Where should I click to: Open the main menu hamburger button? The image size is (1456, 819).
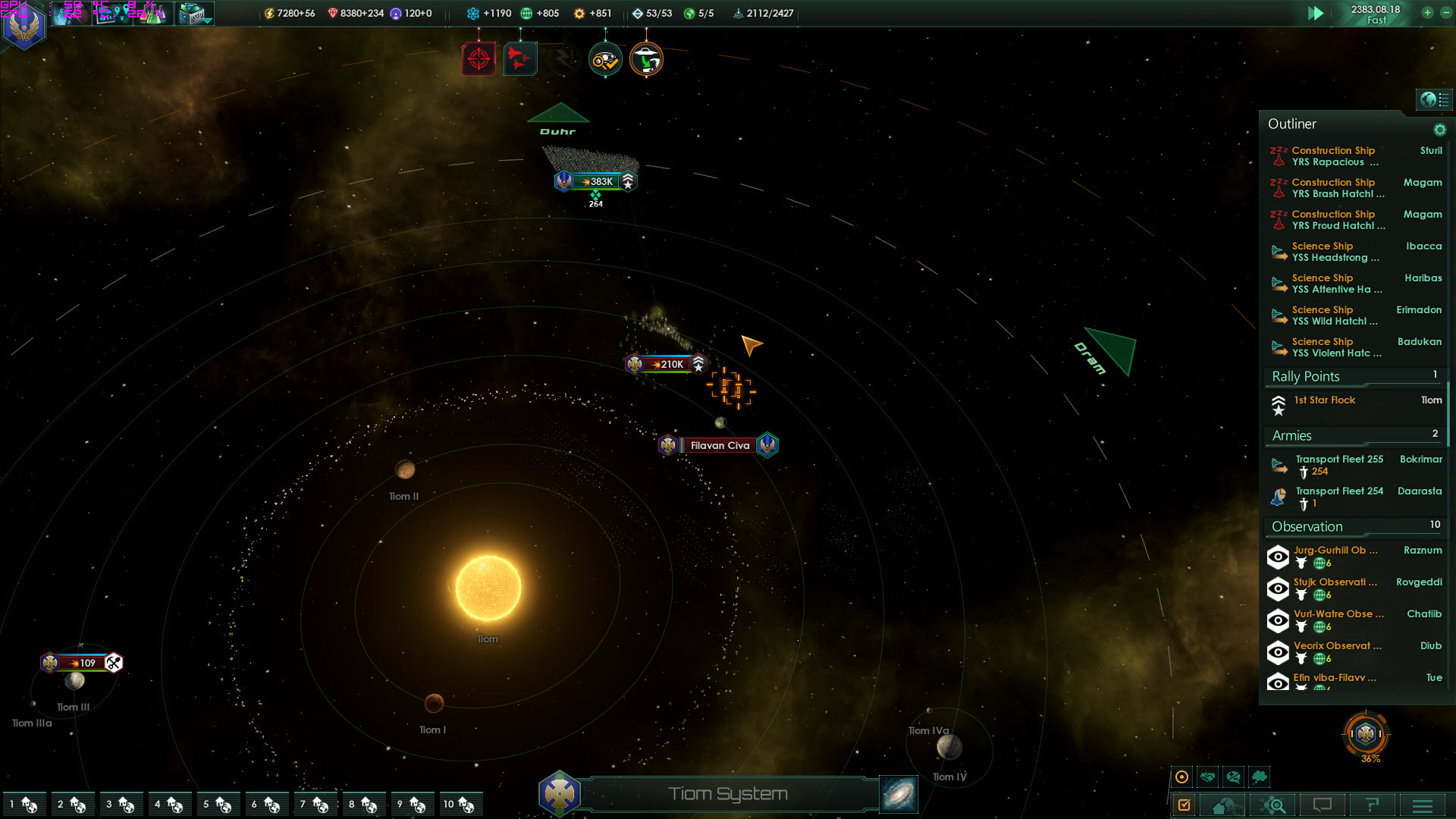tap(1422, 805)
